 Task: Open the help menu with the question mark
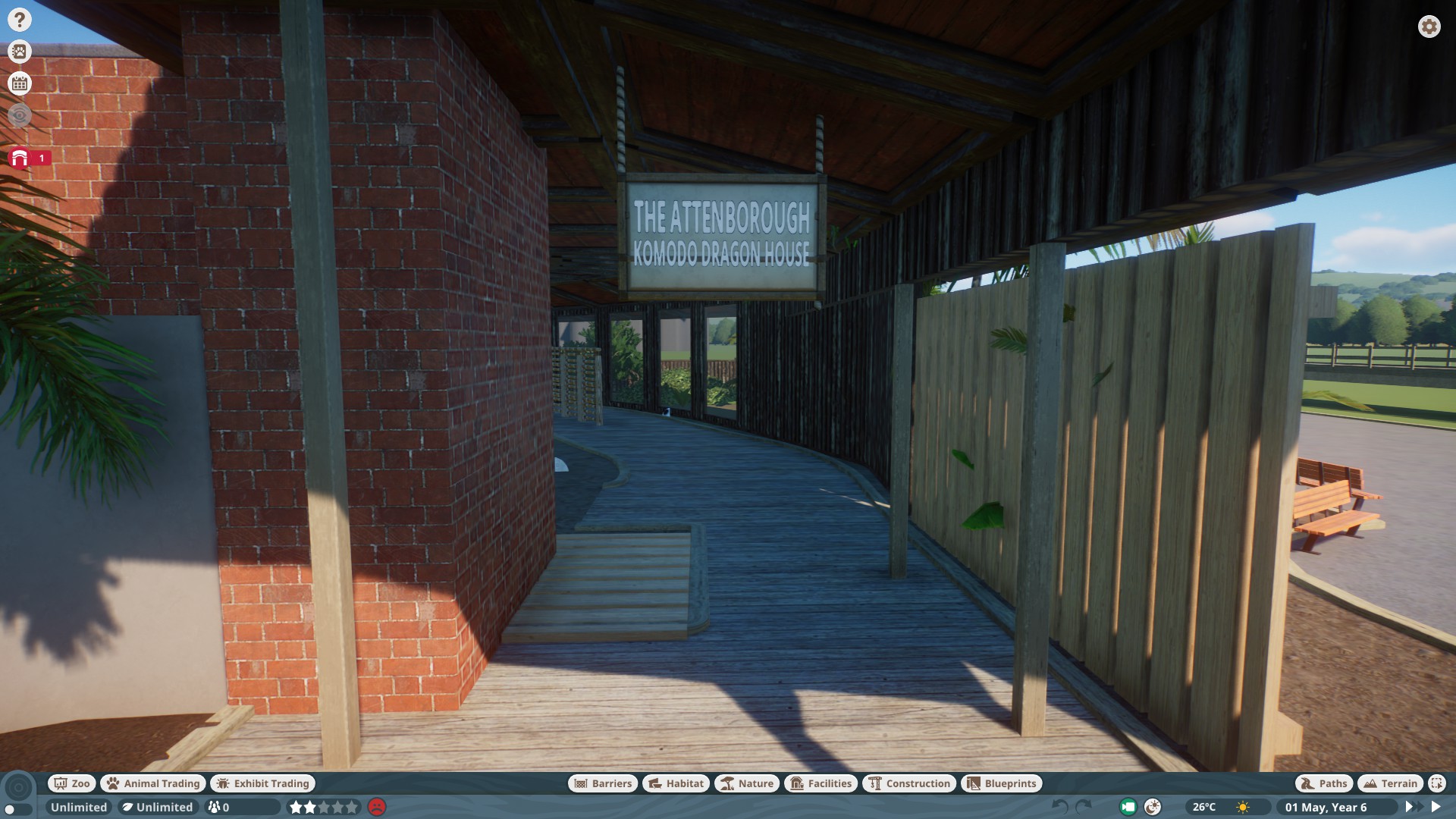tap(19, 19)
